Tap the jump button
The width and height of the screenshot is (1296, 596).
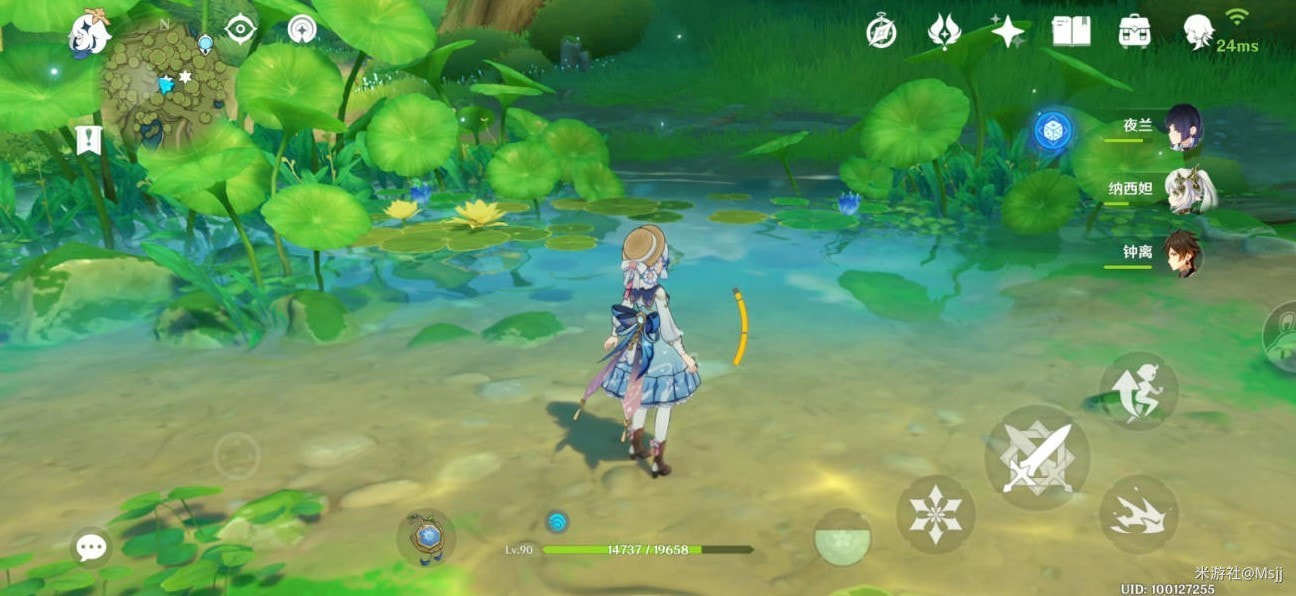click(x=1138, y=390)
